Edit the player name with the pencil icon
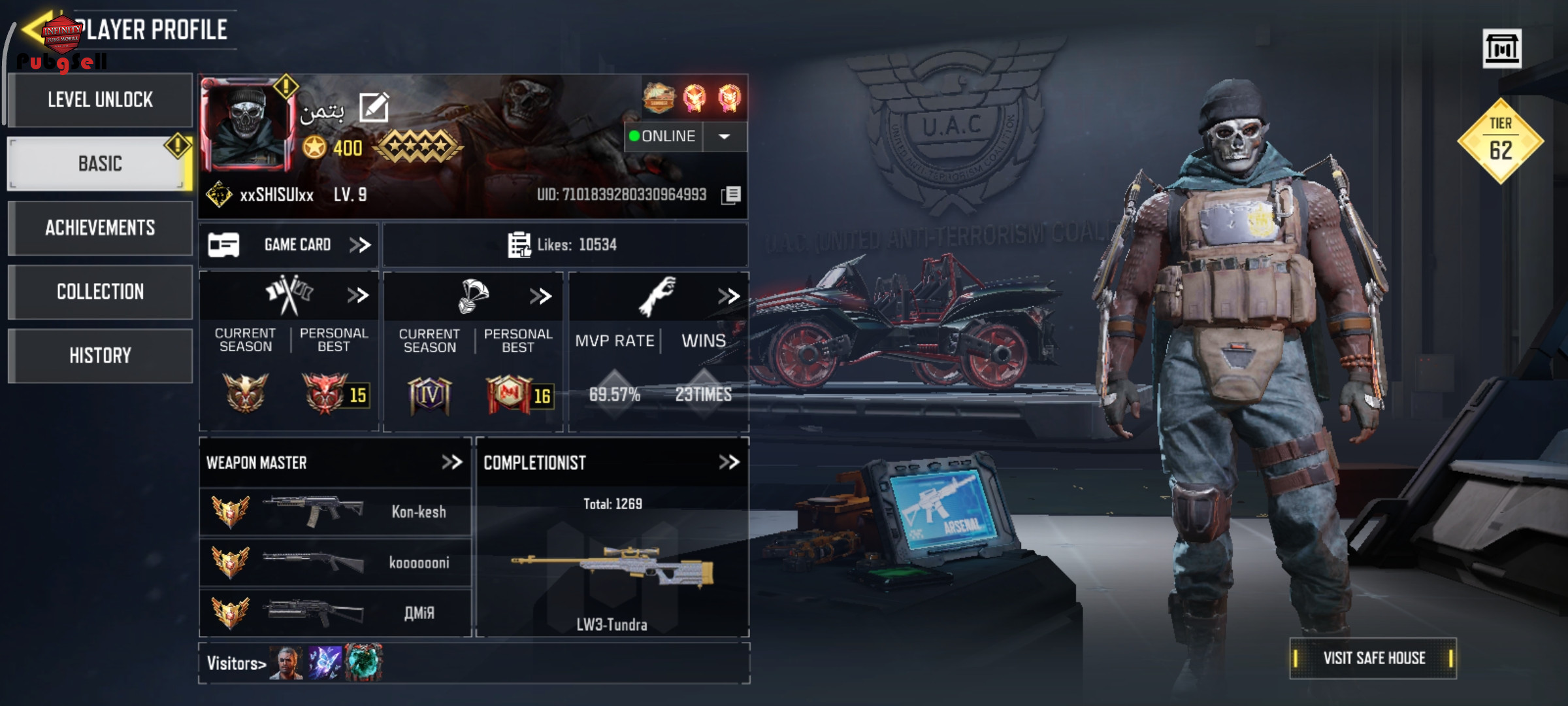The width and height of the screenshot is (1568, 706). point(374,108)
